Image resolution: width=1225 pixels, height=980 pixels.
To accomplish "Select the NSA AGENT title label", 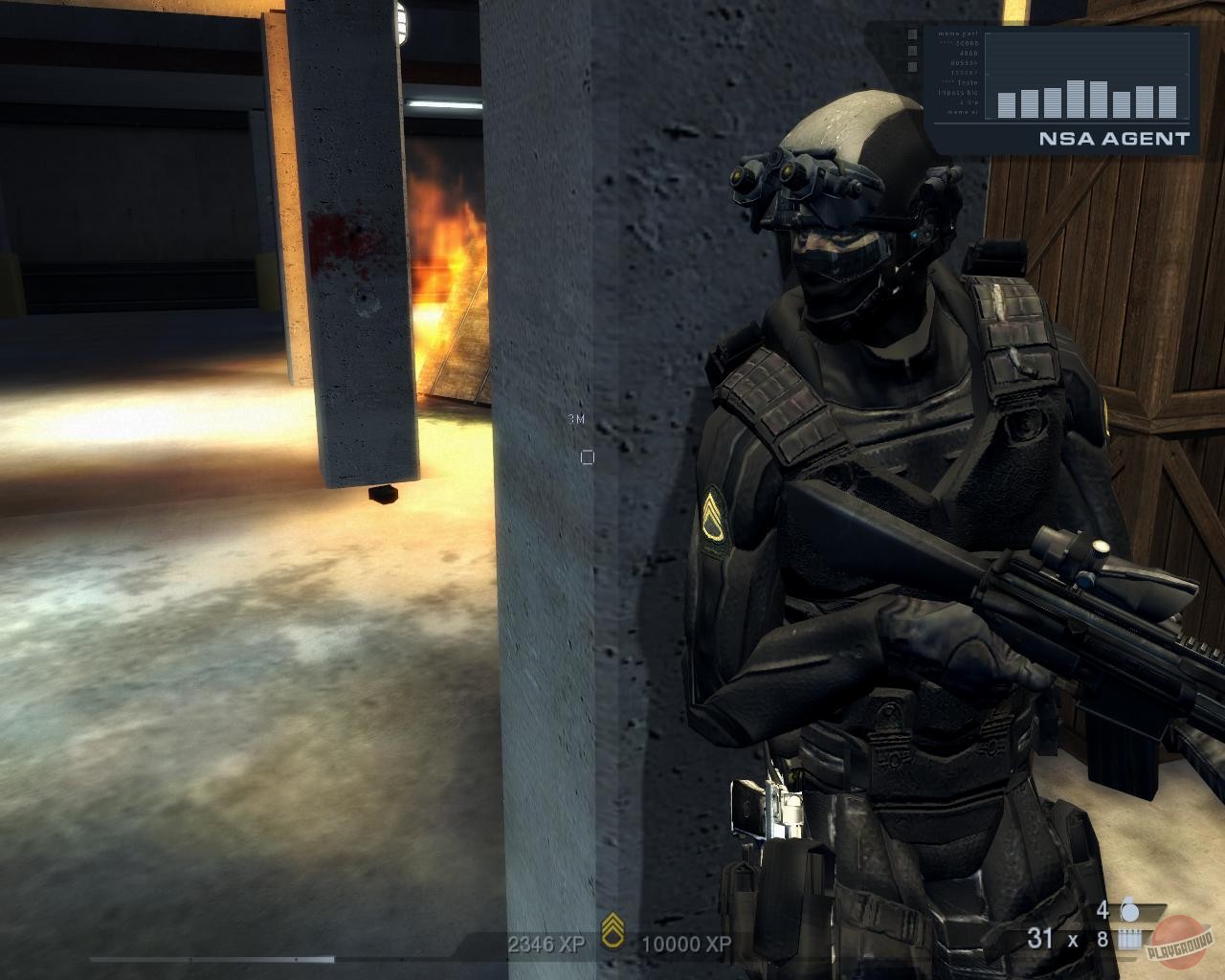I will coord(1116,138).
